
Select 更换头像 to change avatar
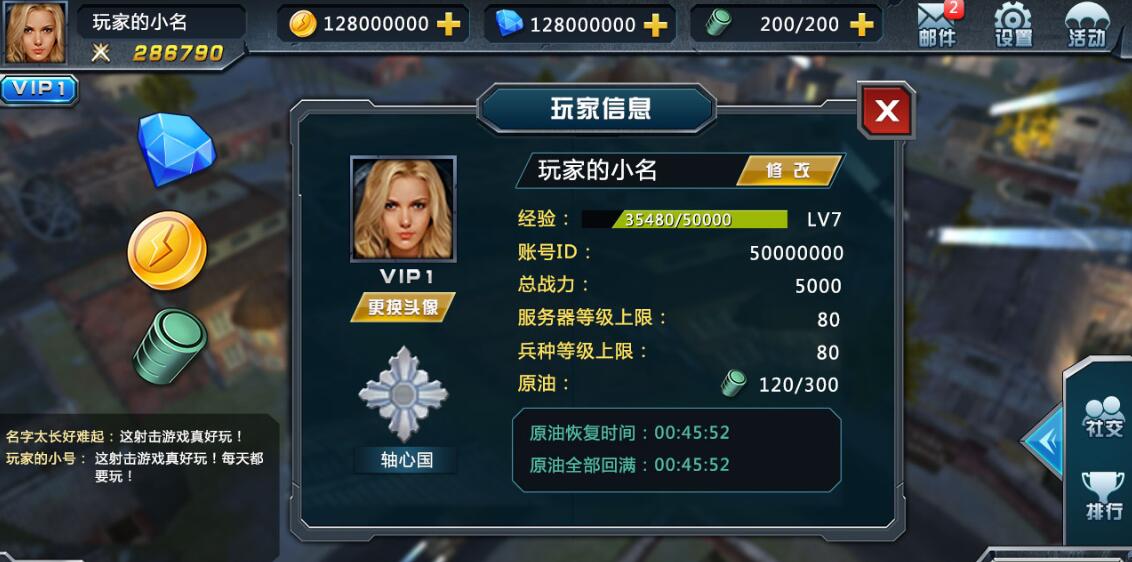pyautogui.click(x=402, y=307)
